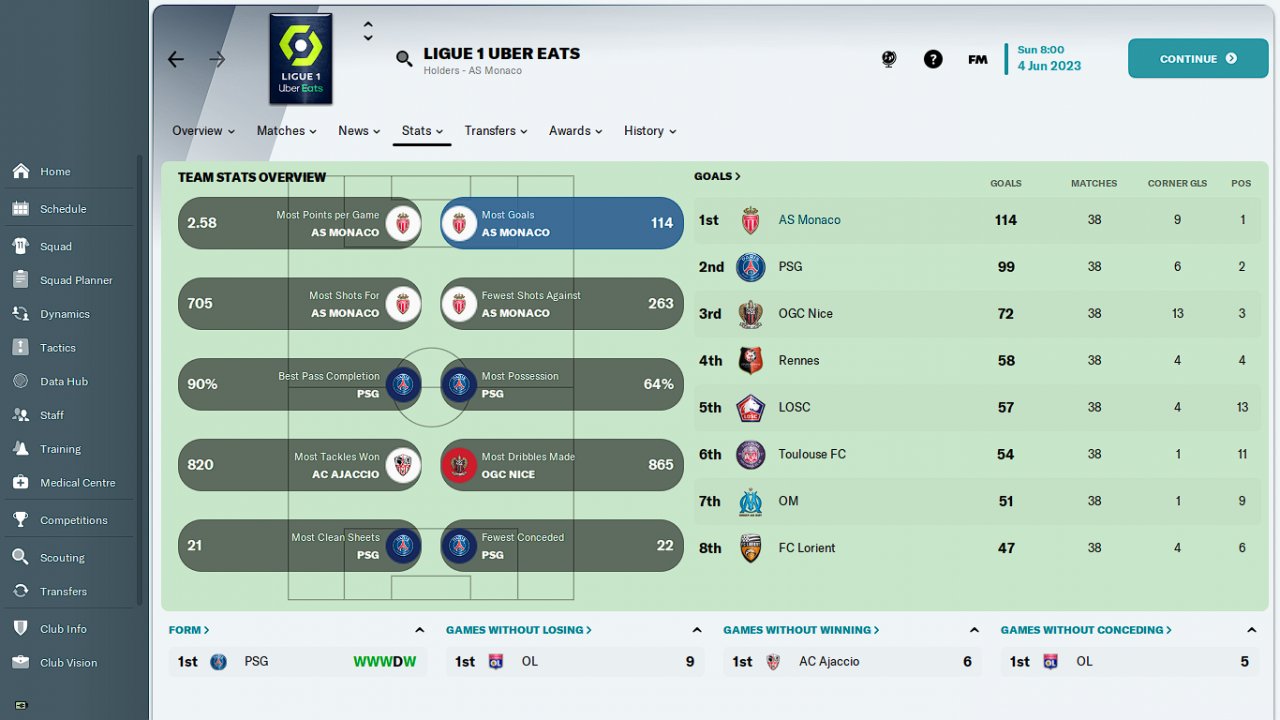Select the Most Goals AS Monaco card

point(562,223)
